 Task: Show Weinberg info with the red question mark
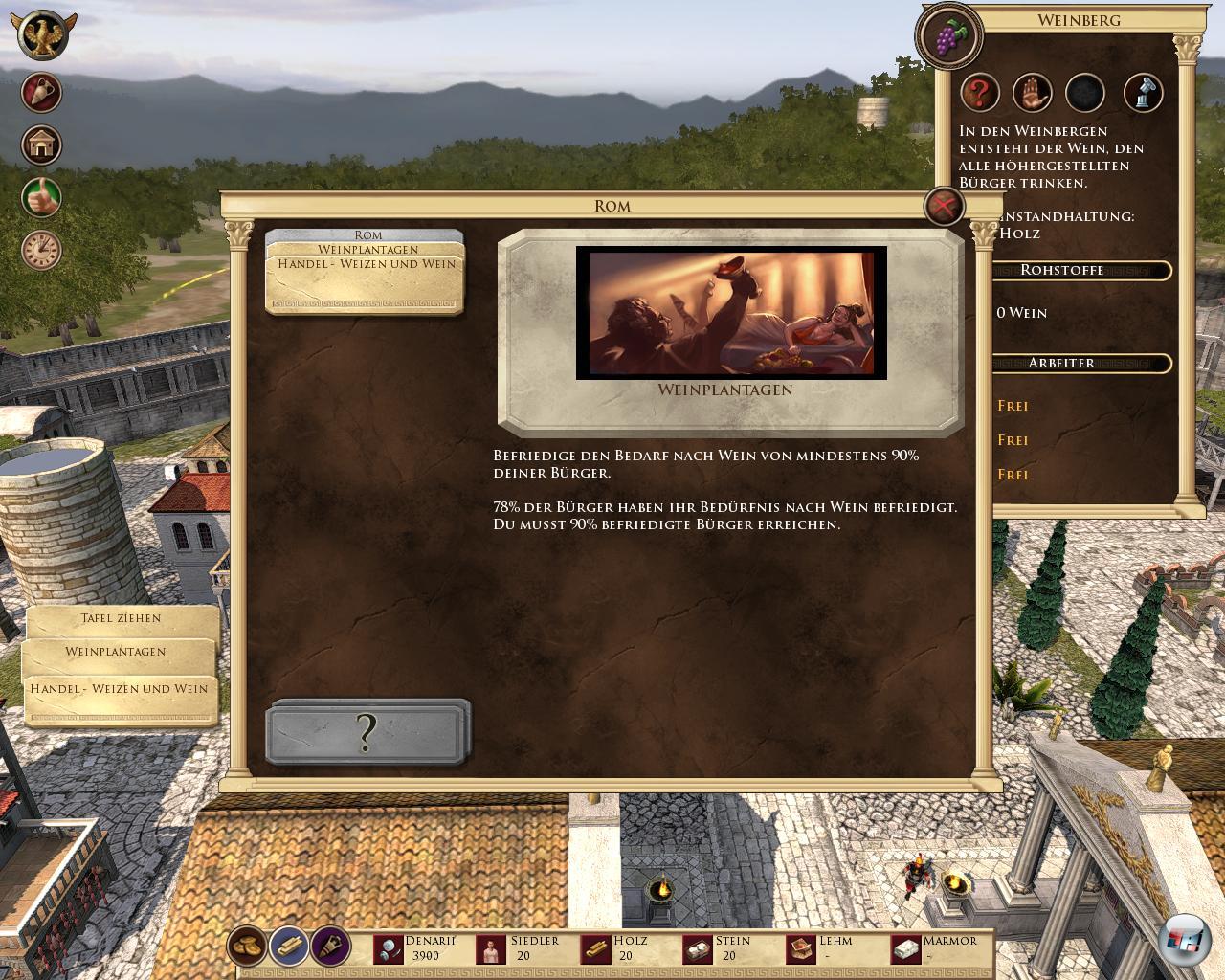pos(980,93)
